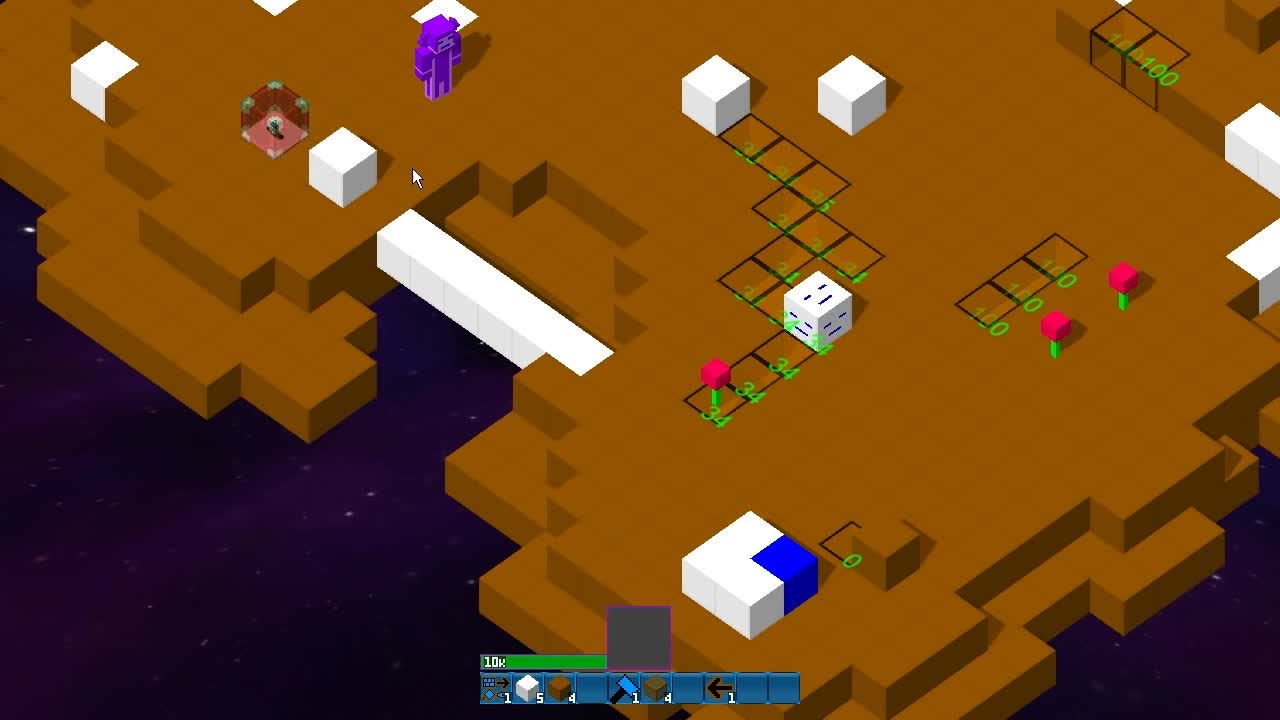This screenshot has width=1280, height=720.
Task: Click the green progress bar labeled 10k
Action: [x=545, y=662]
